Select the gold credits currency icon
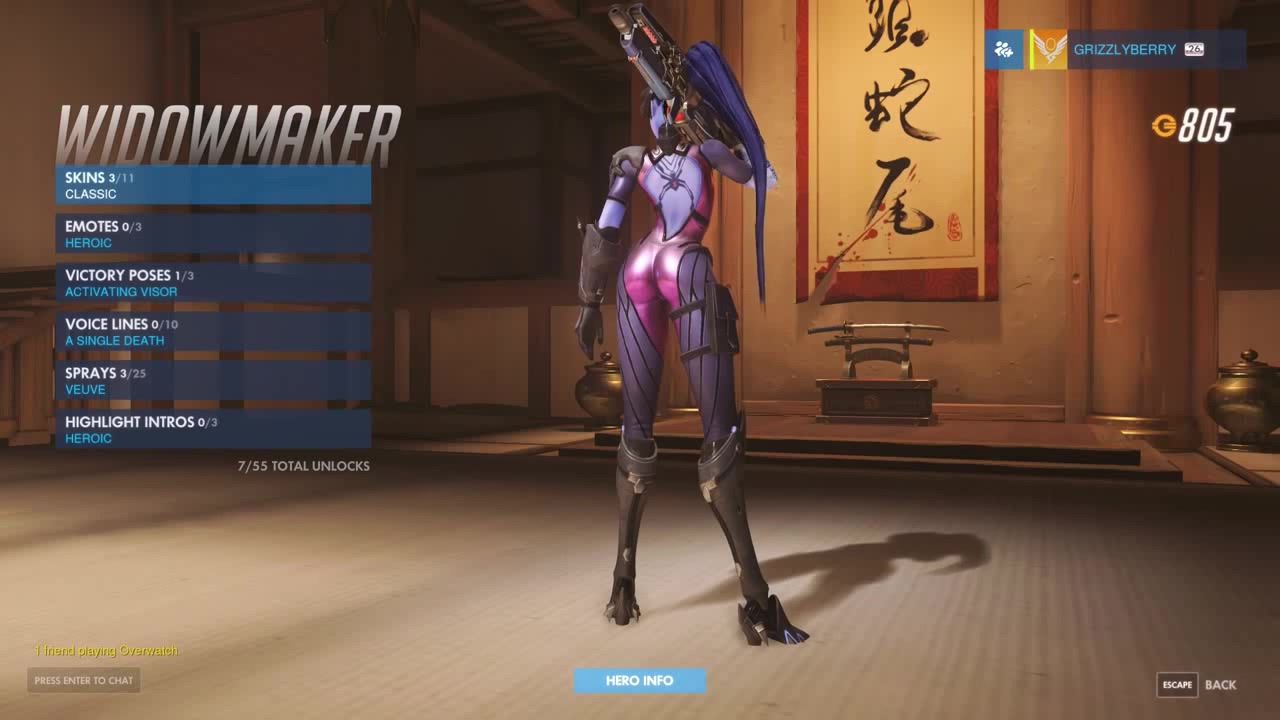 pyautogui.click(x=1166, y=125)
